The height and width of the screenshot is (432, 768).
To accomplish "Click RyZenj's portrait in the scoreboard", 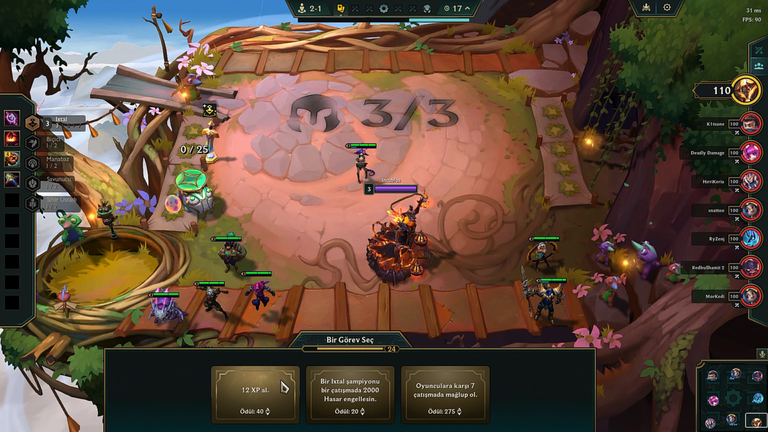I will [x=751, y=239].
